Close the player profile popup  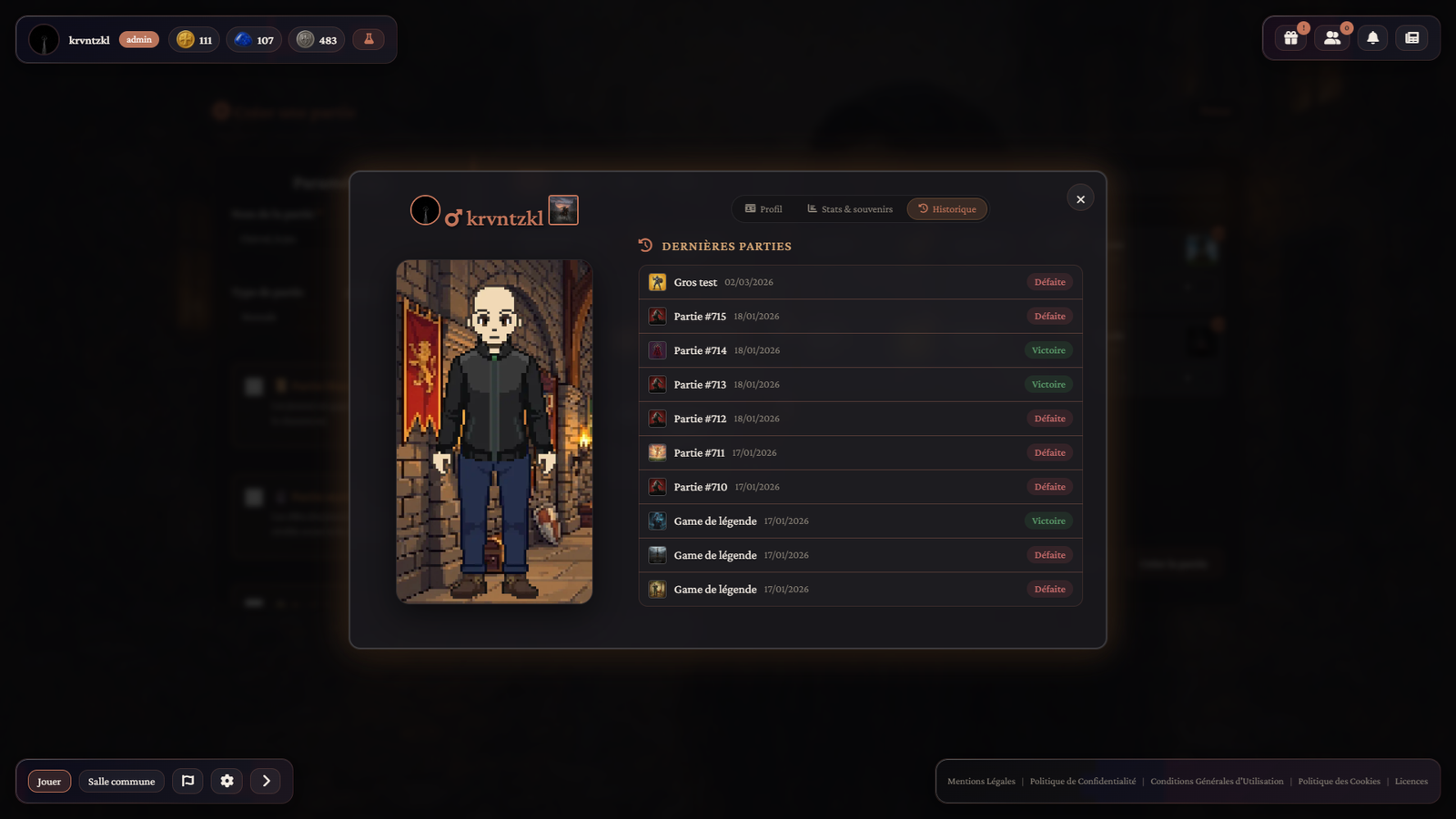point(1080,199)
